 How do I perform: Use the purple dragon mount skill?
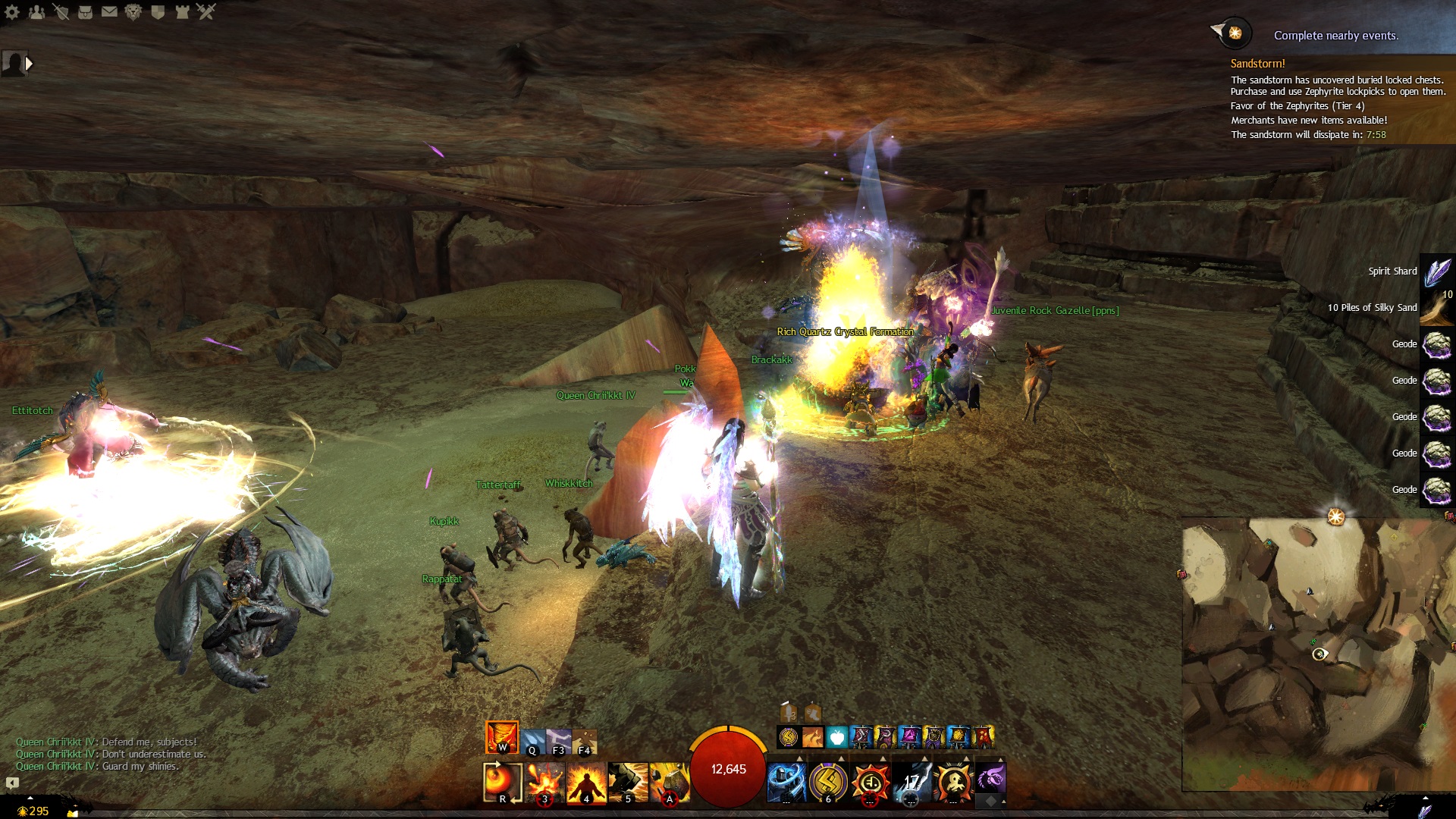(990, 779)
